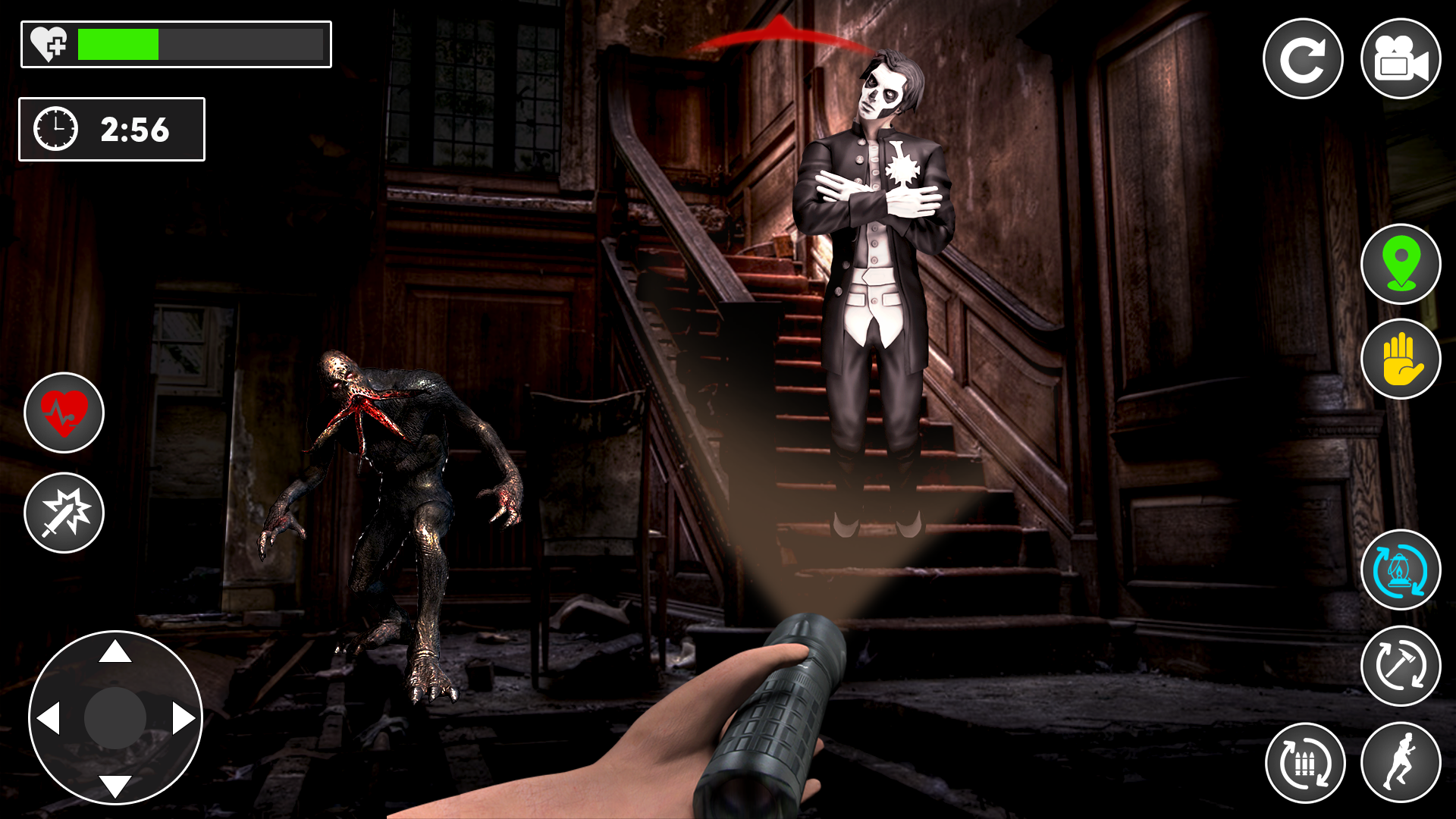
Task: Select the hammer tools icon
Action: pyautogui.click(x=1401, y=665)
